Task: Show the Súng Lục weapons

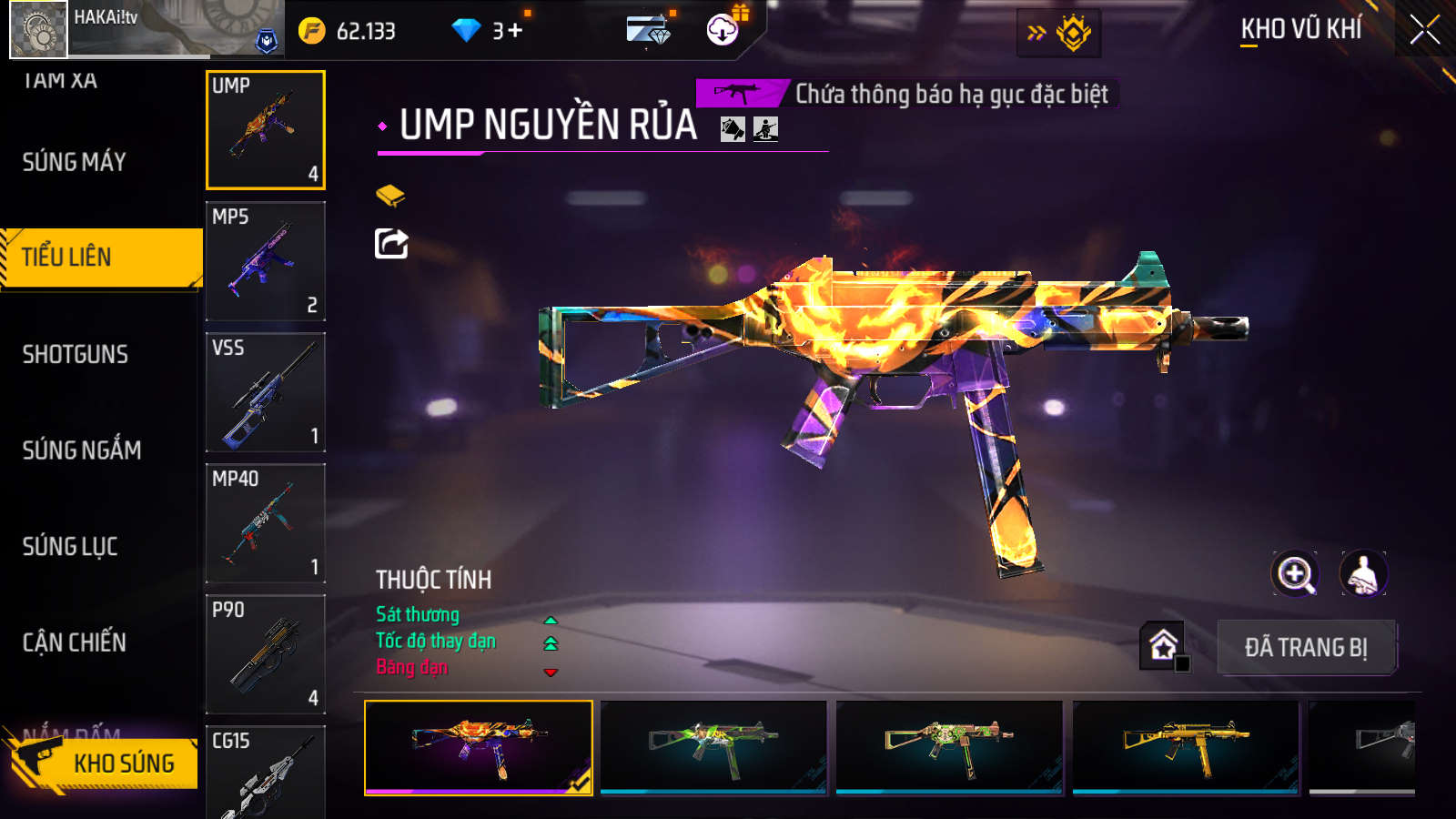Action: (70, 546)
